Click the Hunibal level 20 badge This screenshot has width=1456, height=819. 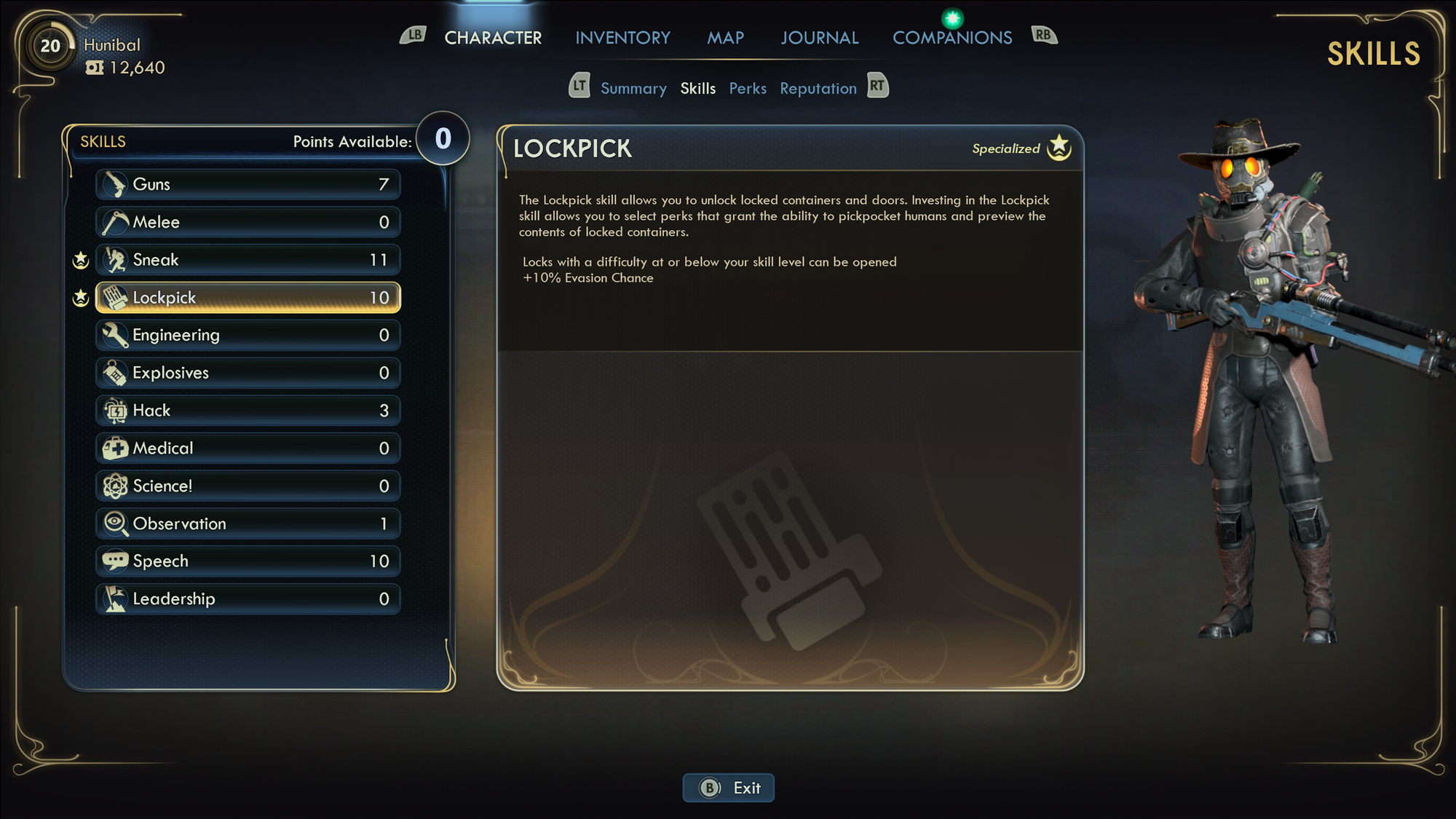[x=50, y=45]
